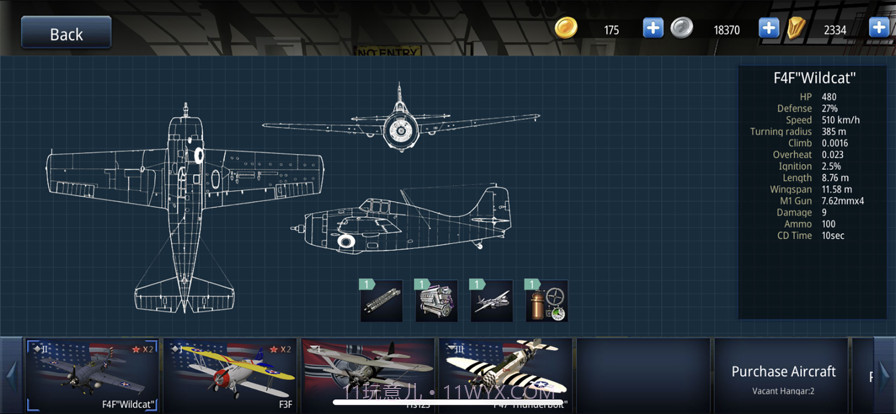Add more silver coins with plus button
Viewport: 896px width, 414px height.
(x=769, y=28)
